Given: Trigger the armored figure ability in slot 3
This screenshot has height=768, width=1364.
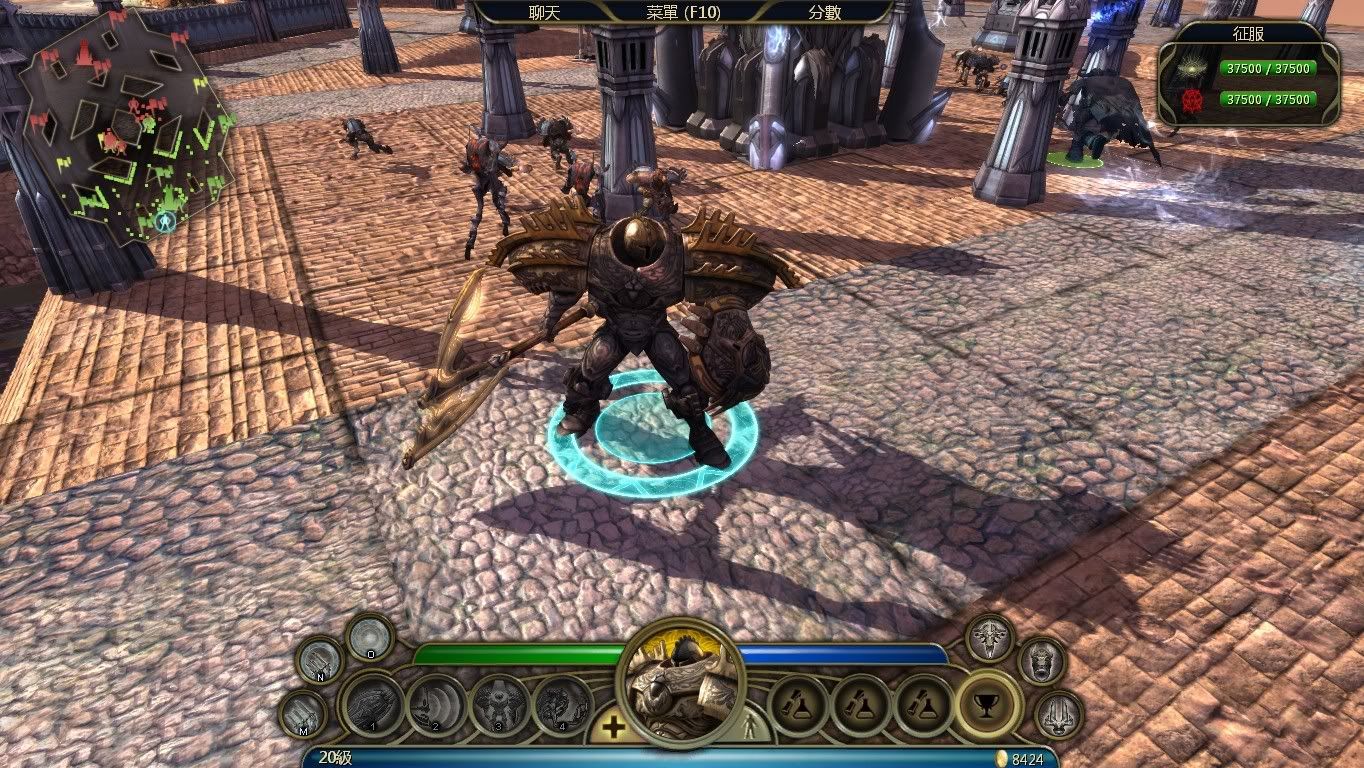Looking at the screenshot, I should [499, 705].
